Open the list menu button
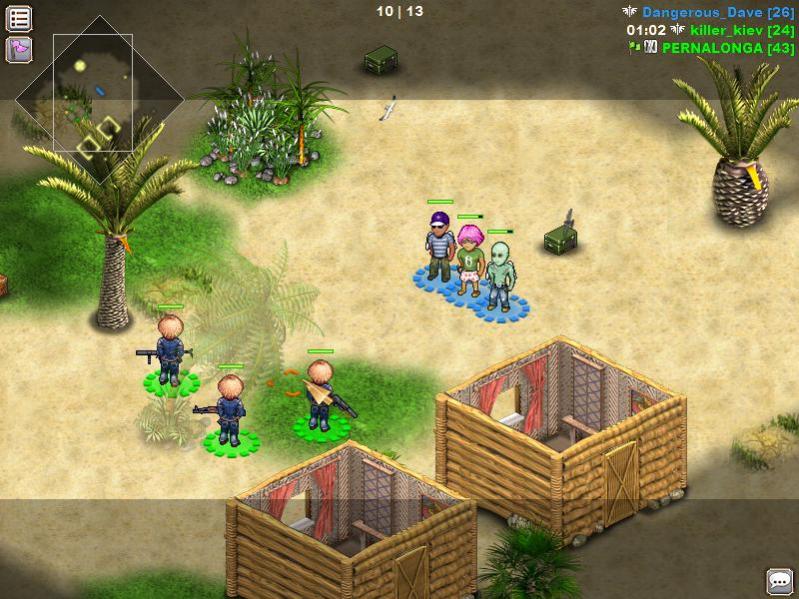This screenshot has width=799, height=599. click(19, 18)
